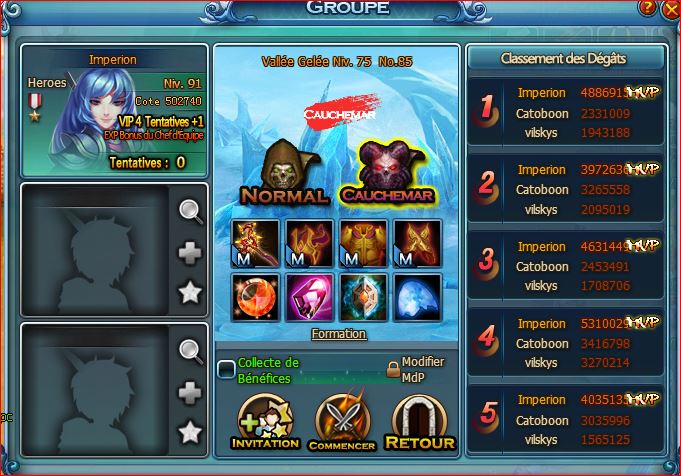The height and width of the screenshot is (476, 681).
Task: Close the Groupe window
Action: (669, 8)
